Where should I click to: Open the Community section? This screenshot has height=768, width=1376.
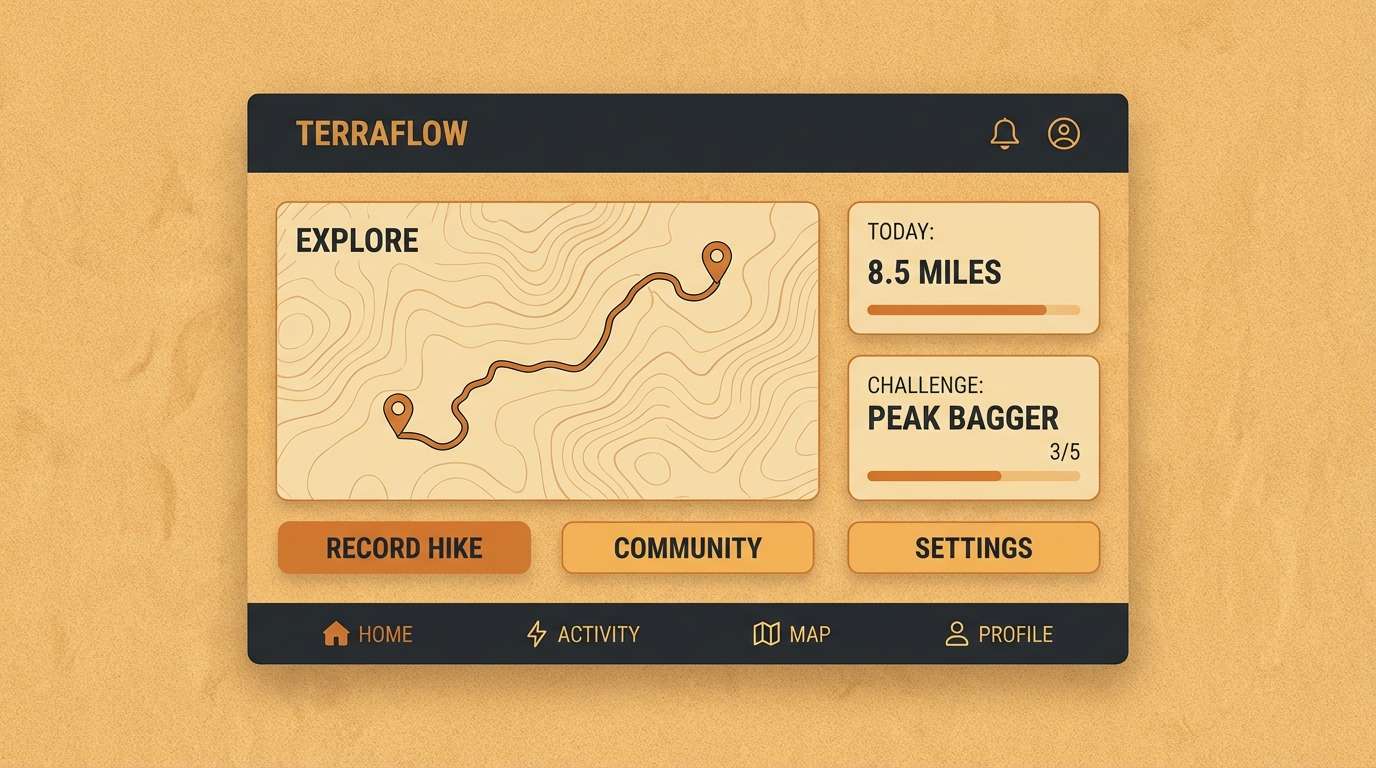coord(687,547)
